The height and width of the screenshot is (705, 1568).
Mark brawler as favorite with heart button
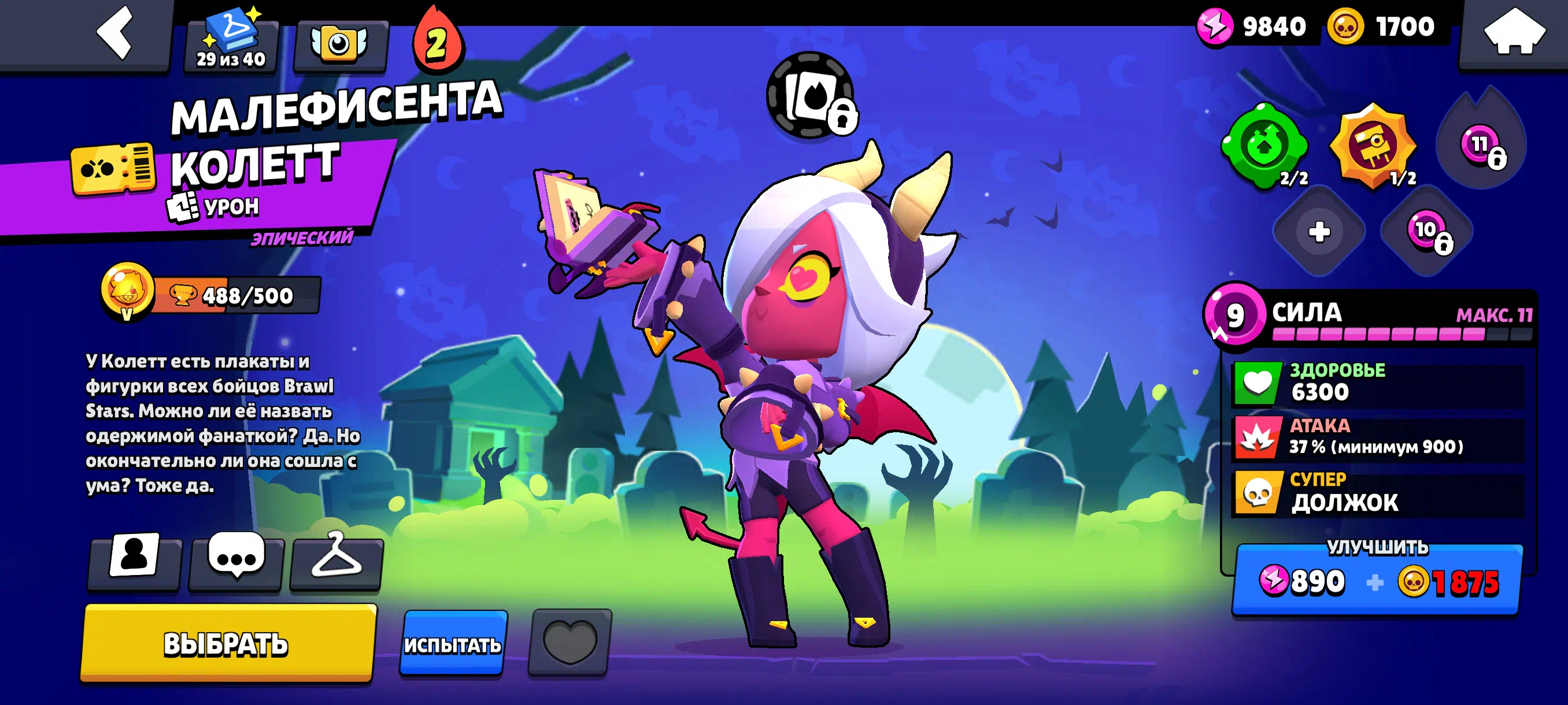(x=569, y=643)
